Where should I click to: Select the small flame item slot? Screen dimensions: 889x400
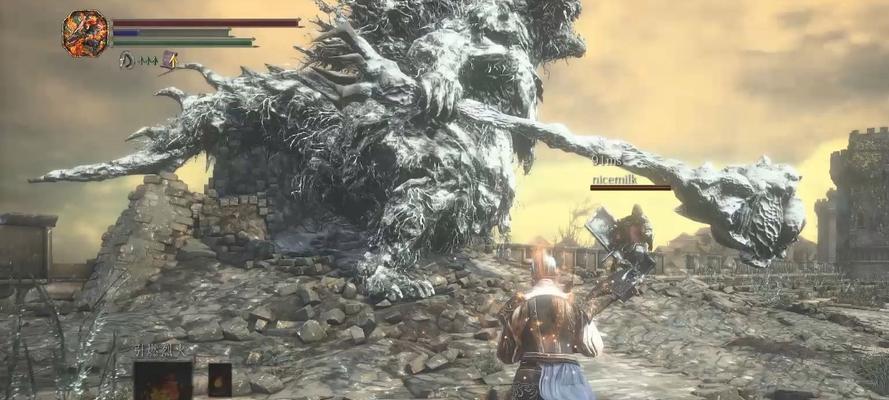click(x=220, y=380)
